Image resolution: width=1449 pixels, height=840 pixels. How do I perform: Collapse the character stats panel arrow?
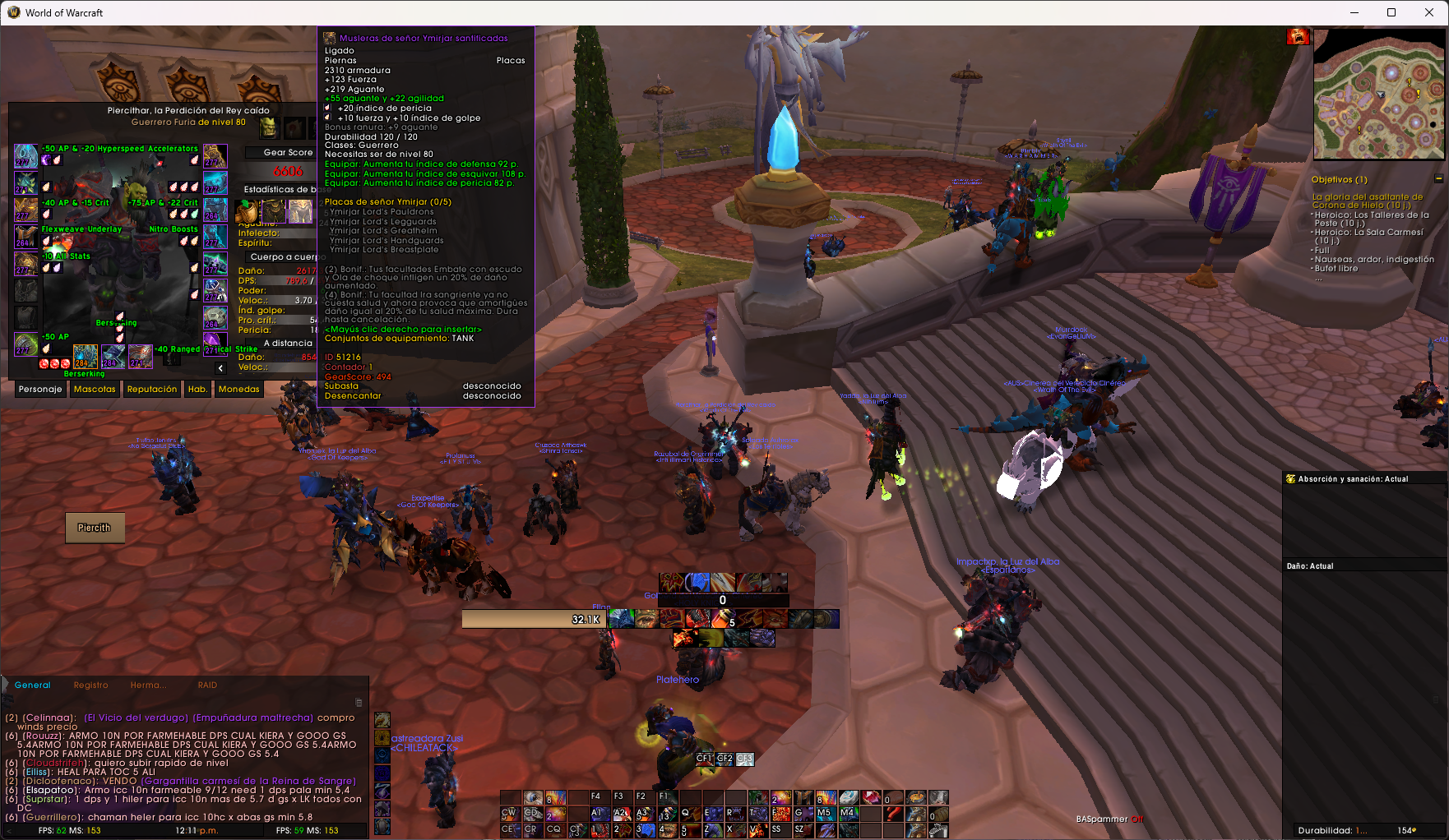(220, 368)
